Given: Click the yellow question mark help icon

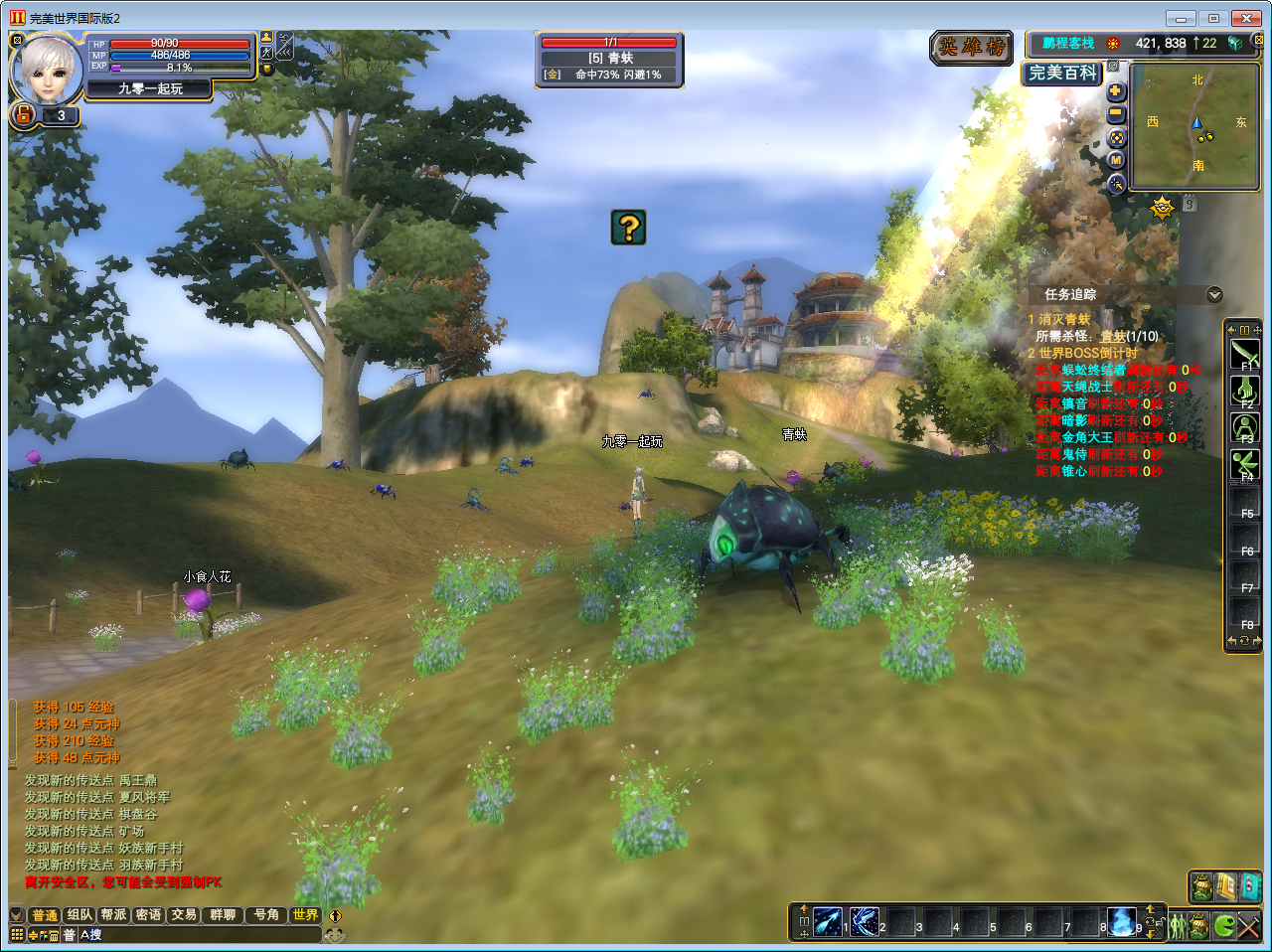Looking at the screenshot, I should 628,228.
